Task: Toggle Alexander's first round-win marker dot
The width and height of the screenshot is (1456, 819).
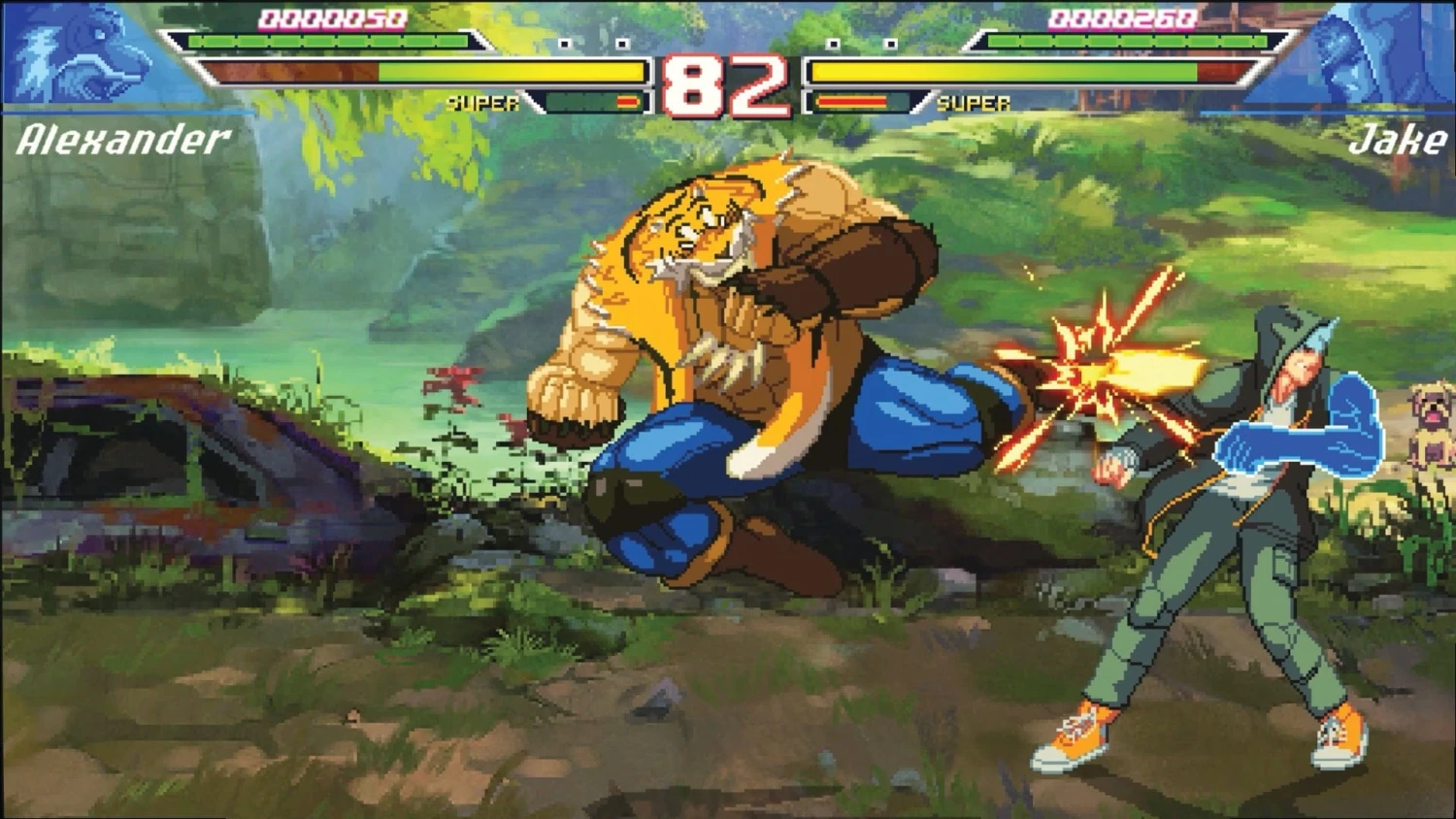Action: (565, 44)
